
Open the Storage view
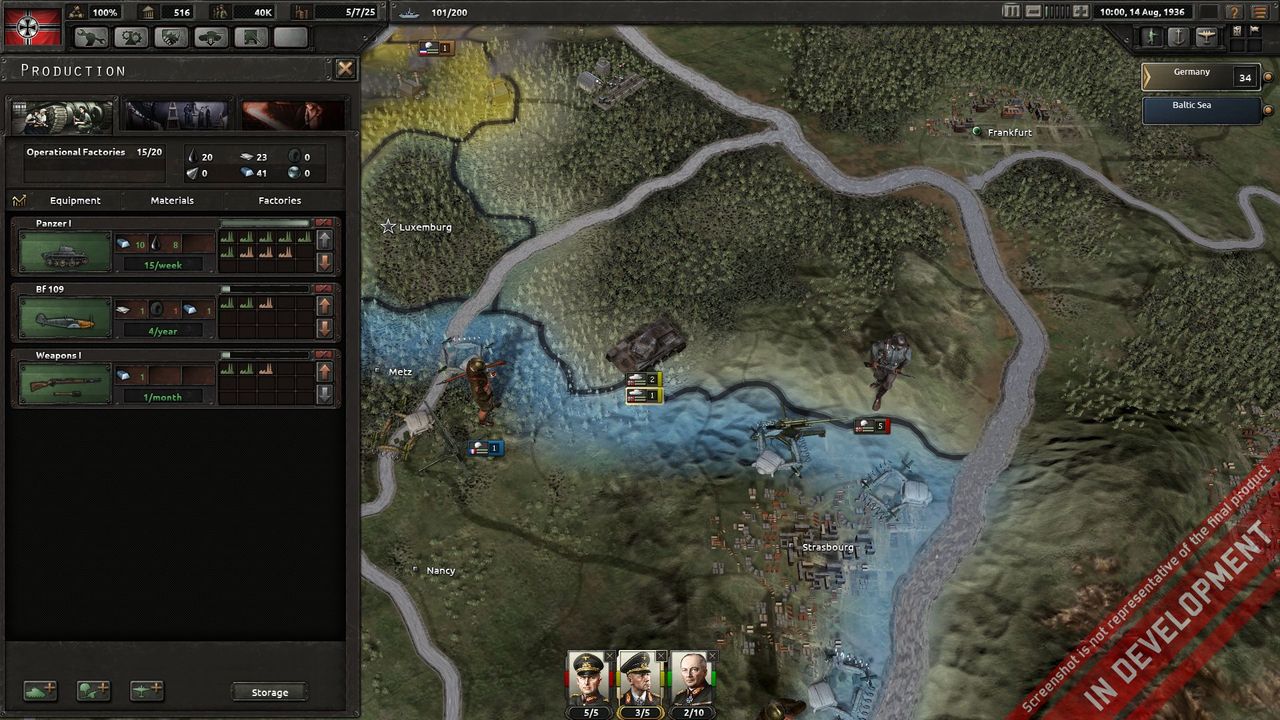click(x=269, y=692)
